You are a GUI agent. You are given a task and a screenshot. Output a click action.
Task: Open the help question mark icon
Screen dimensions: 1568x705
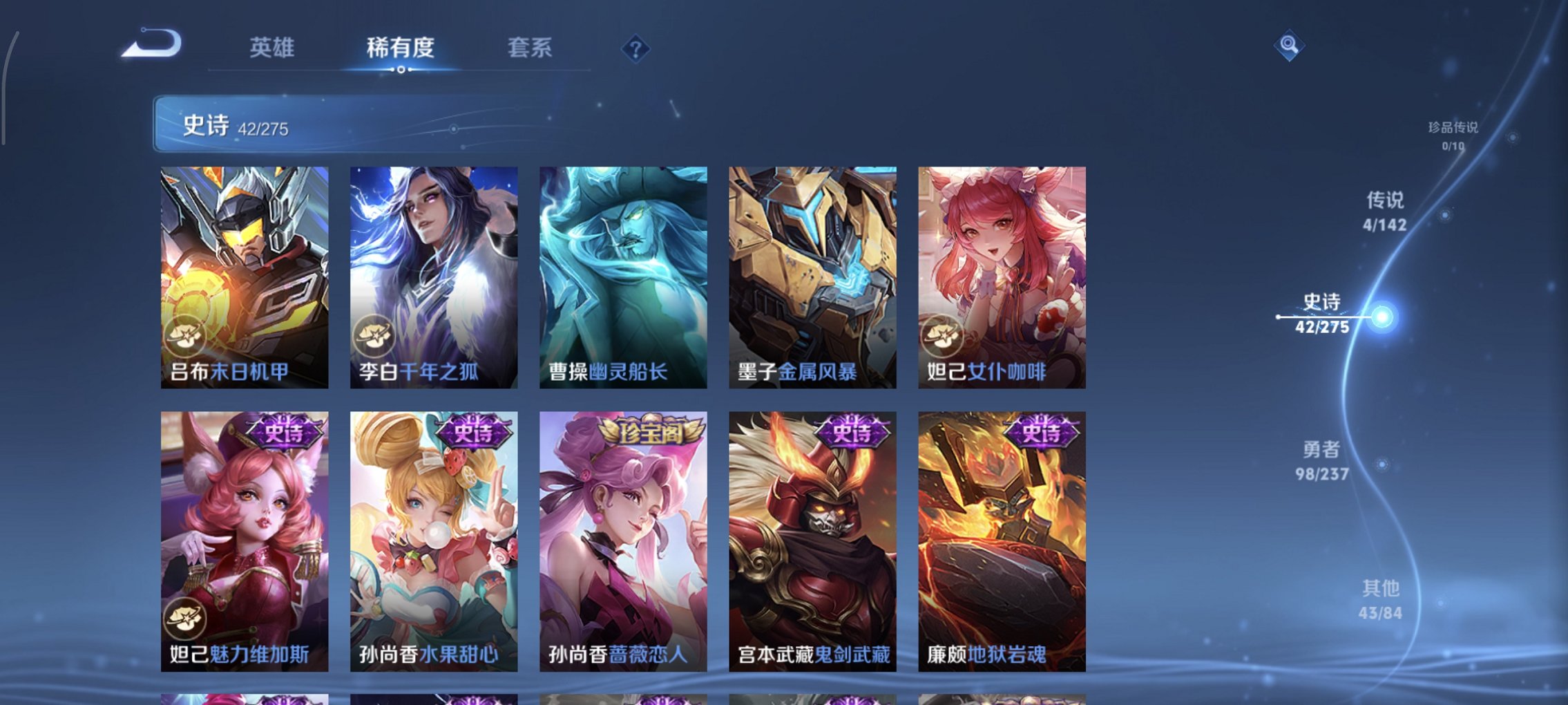tap(637, 48)
